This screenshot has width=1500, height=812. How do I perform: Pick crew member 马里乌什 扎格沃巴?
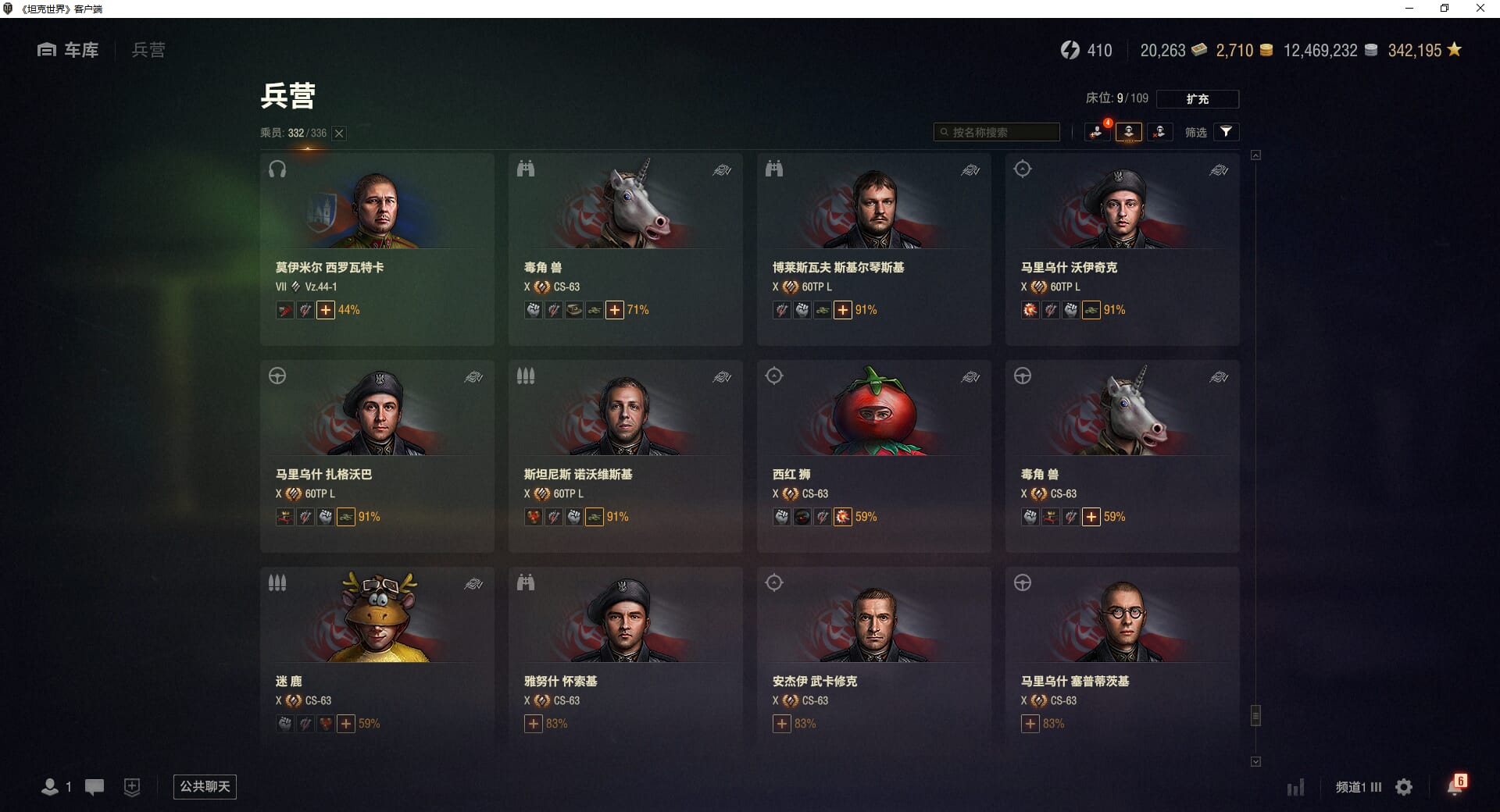coord(377,455)
